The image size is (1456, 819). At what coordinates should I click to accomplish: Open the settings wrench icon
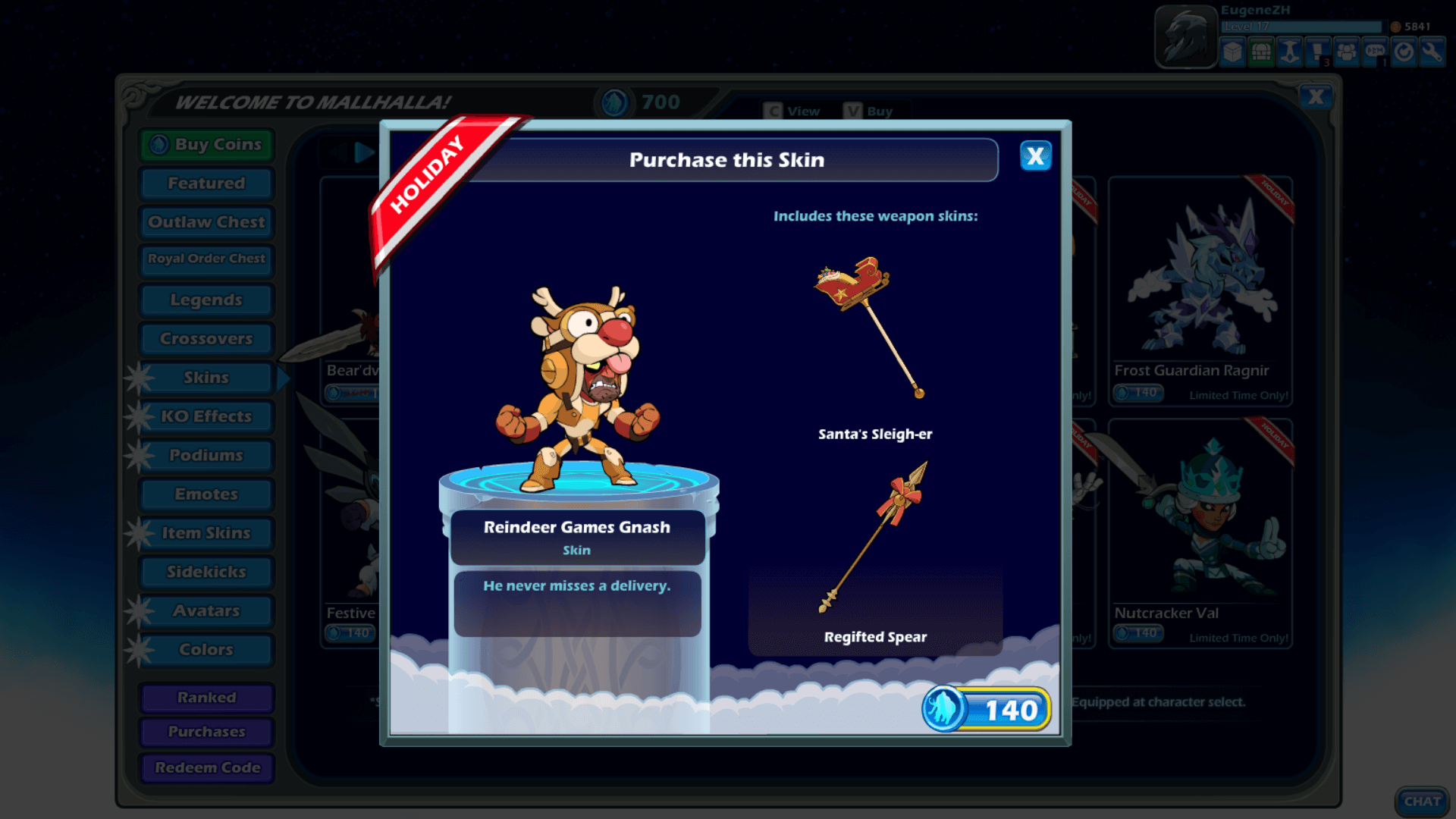(x=1432, y=52)
